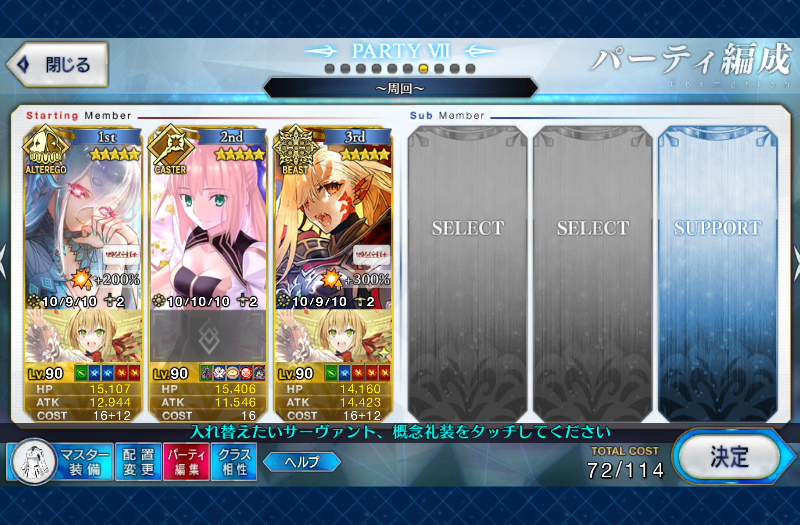Select the 2nd slot Caster servant card

(208, 220)
